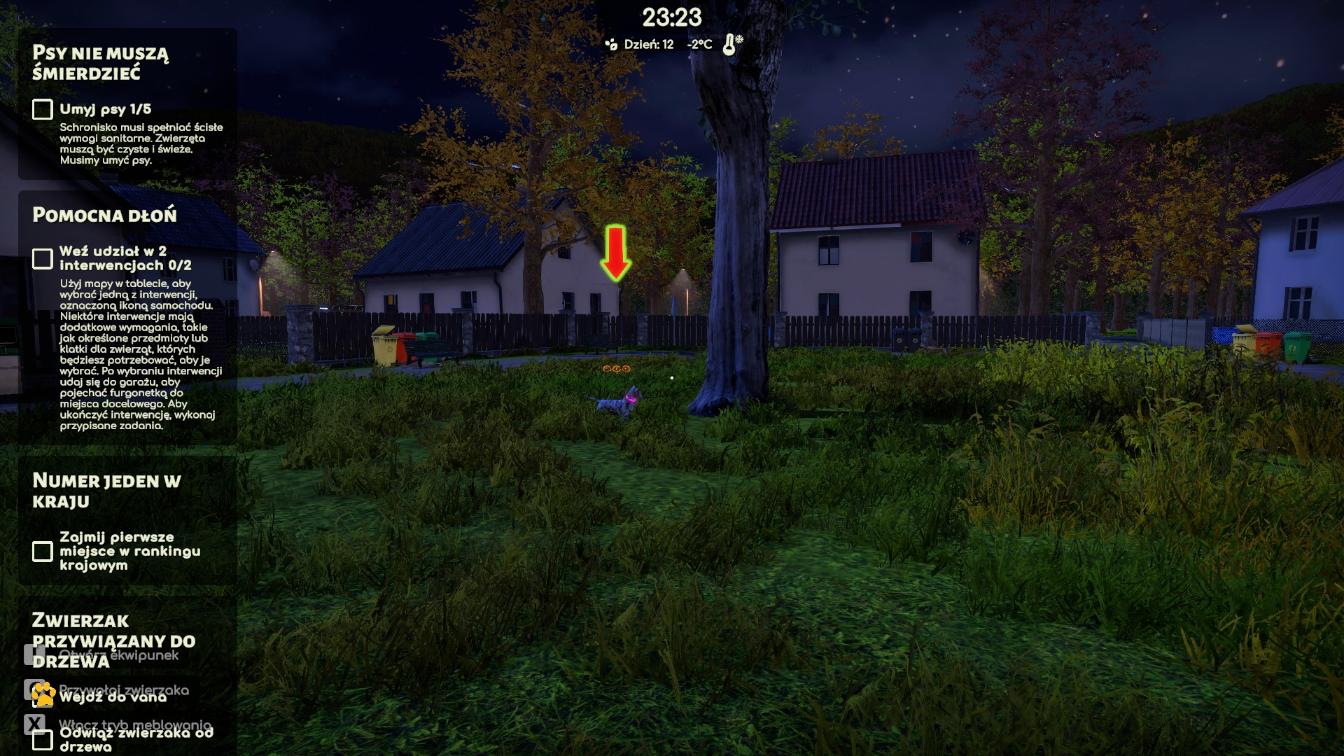
Task: Toggle the "Weź udział w 2 interwencjach" checkbox
Action: (x=42, y=259)
